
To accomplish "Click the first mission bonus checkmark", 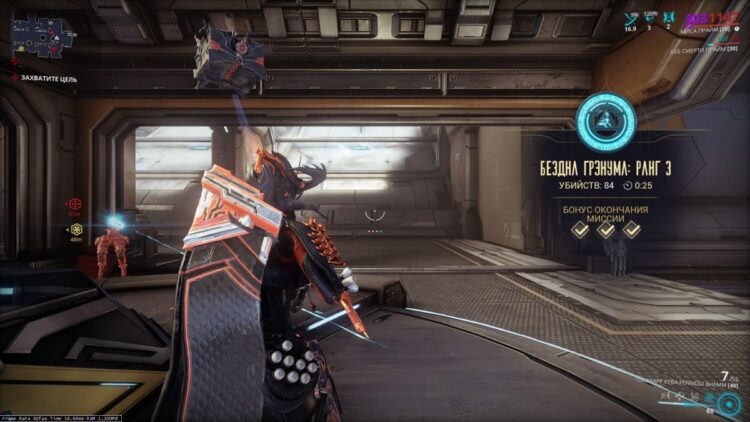I will 579,229.
